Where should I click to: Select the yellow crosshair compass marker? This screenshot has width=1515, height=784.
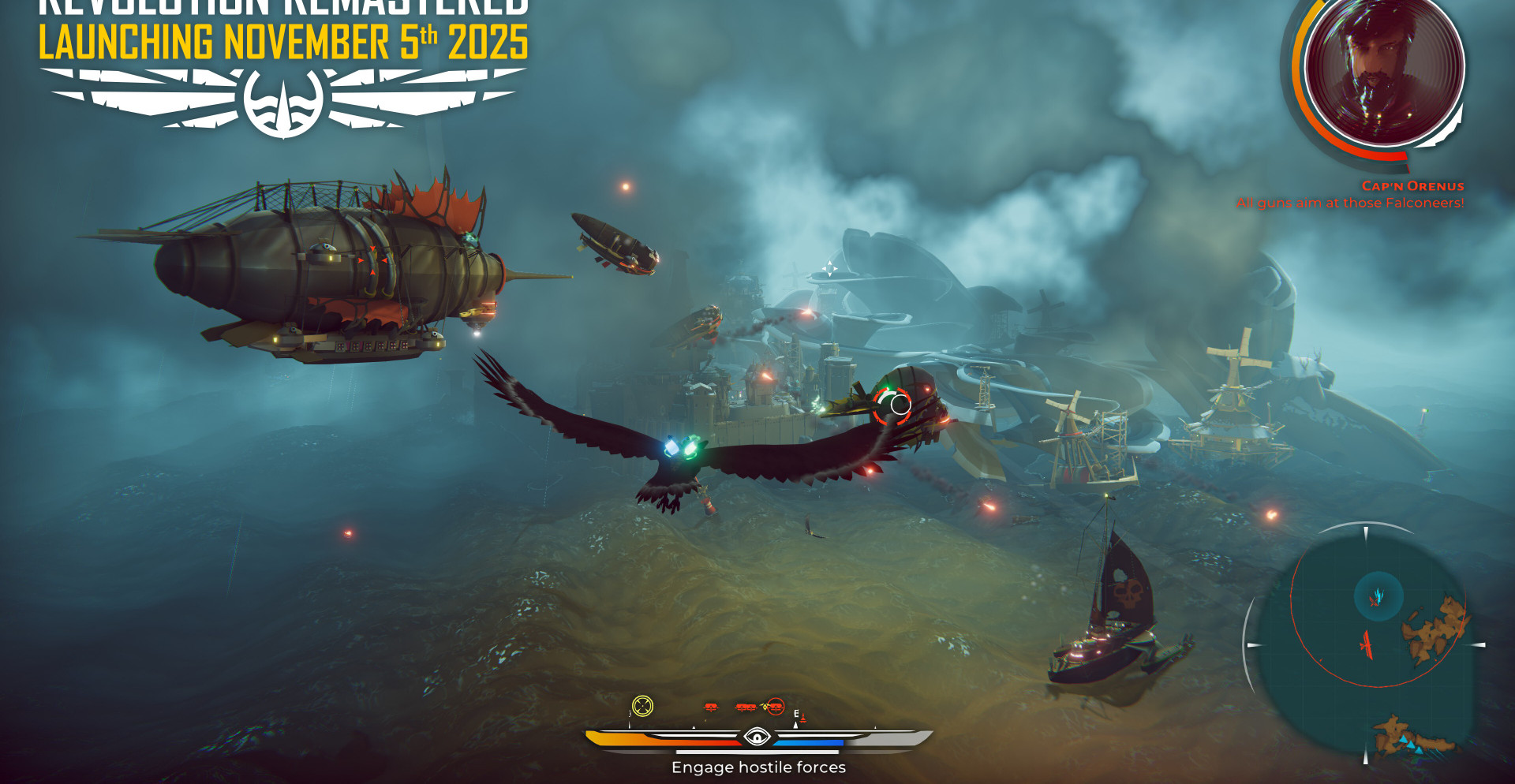pos(643,706)
